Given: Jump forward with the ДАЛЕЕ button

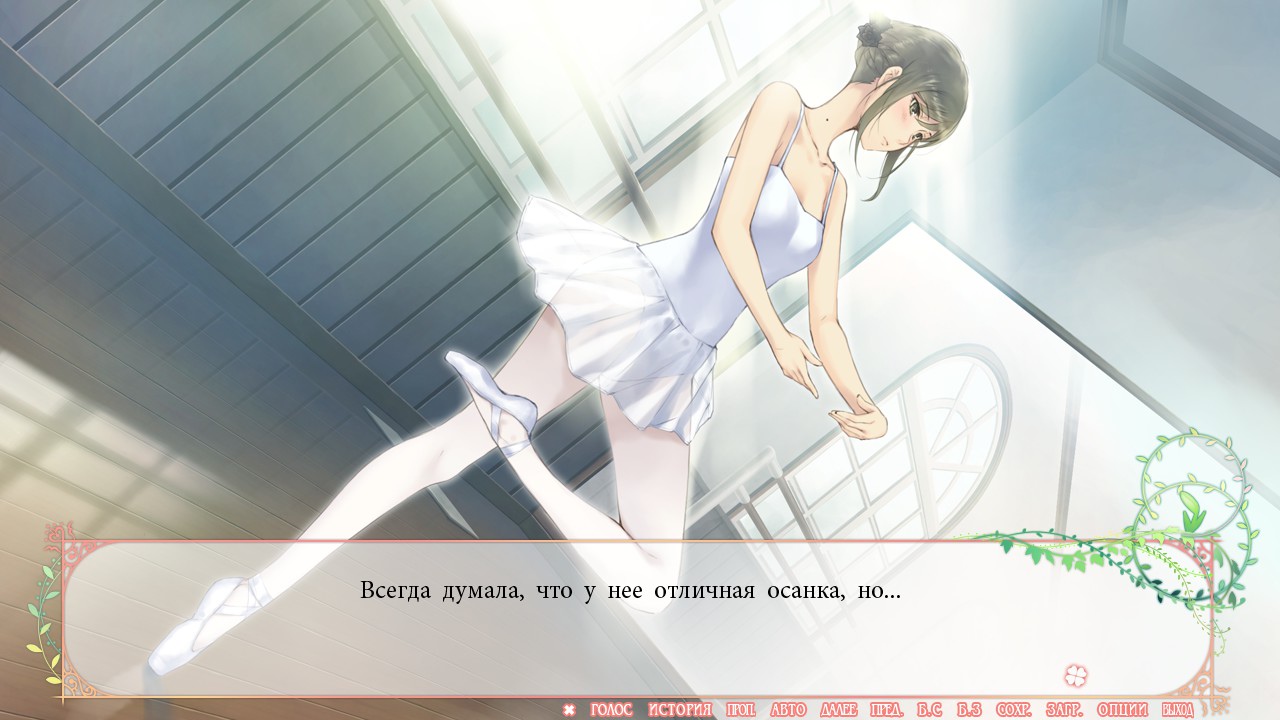Looking at the screenshot, I should point(838,710).
